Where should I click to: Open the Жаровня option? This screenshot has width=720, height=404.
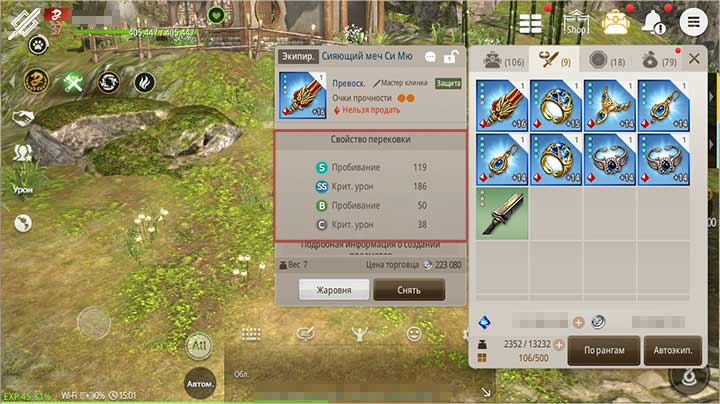[333, 290]
